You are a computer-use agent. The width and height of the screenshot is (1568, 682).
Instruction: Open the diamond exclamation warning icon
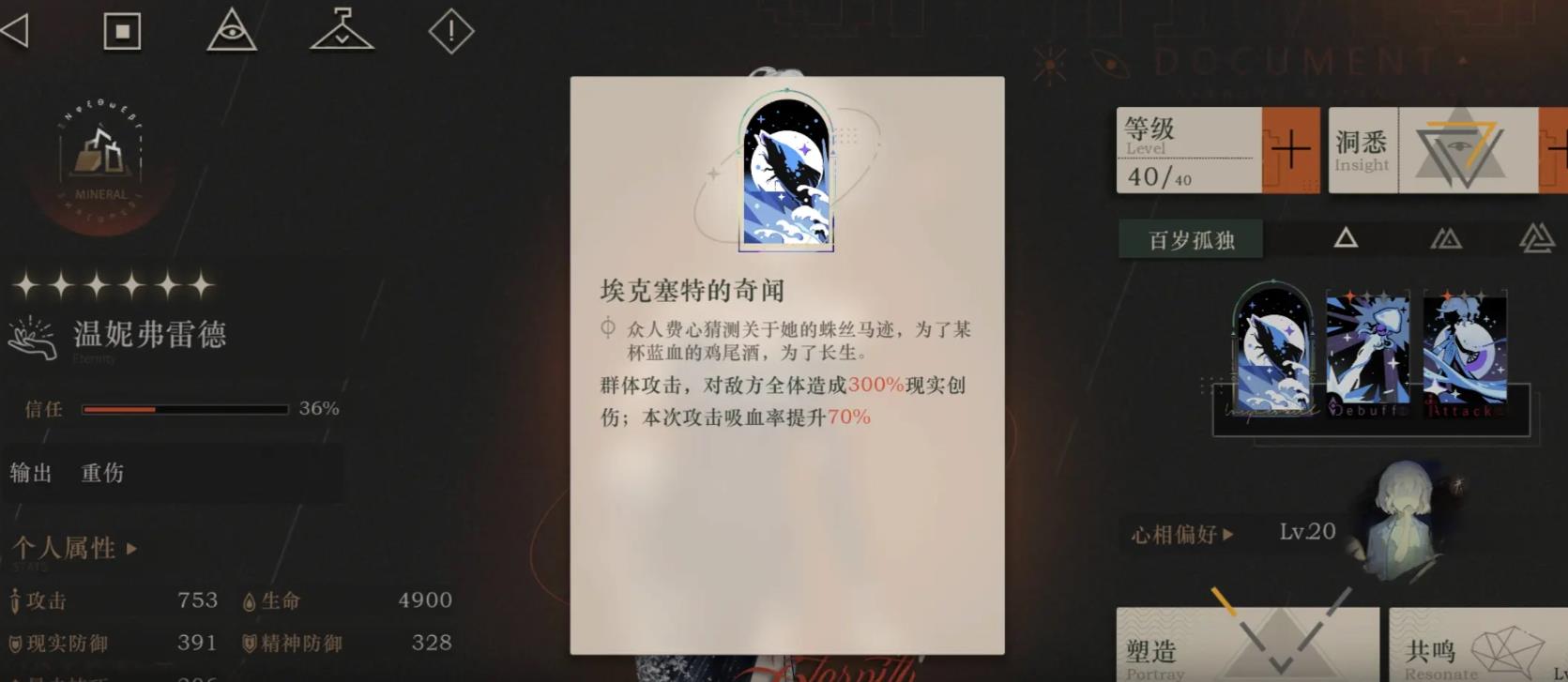tap(450, 30)
